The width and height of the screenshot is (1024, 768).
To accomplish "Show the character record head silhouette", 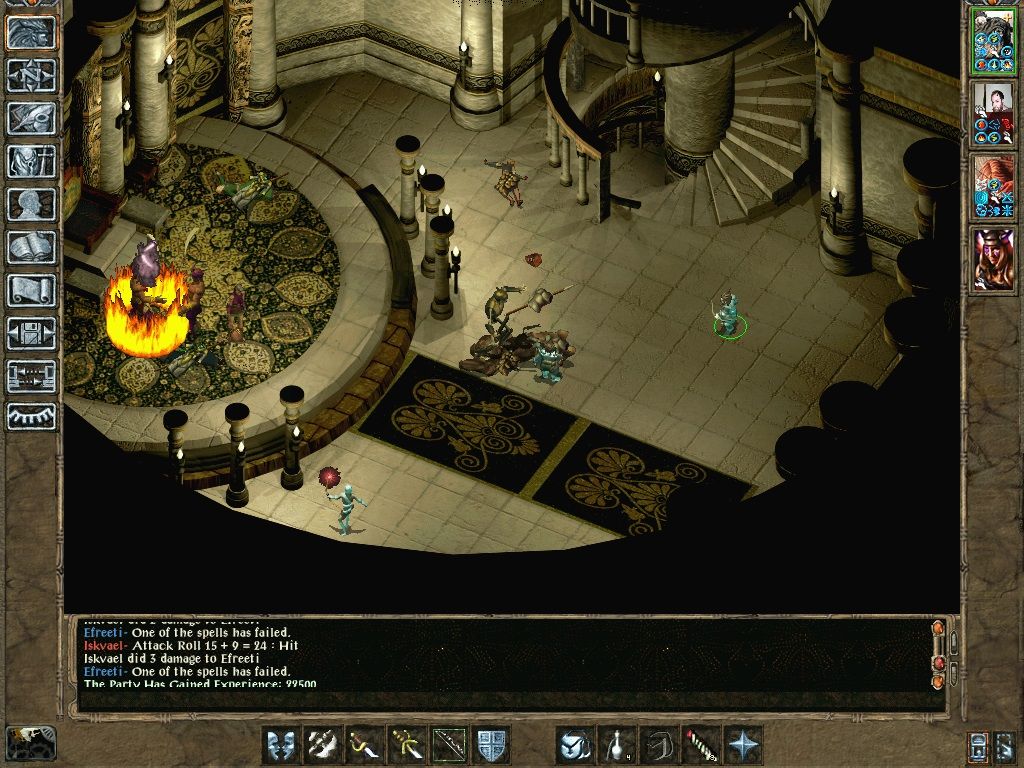I will click(32, 204).
